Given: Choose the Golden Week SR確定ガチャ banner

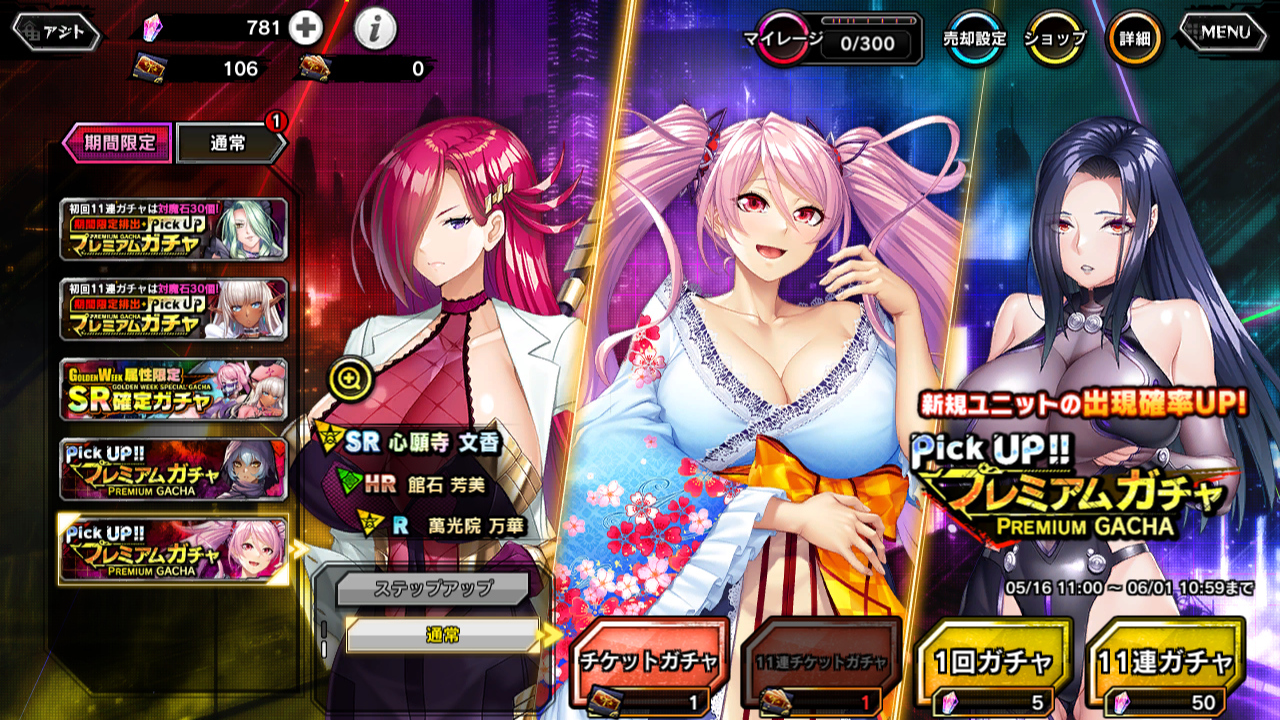Looking at the screenshot, I should point(174,390).
